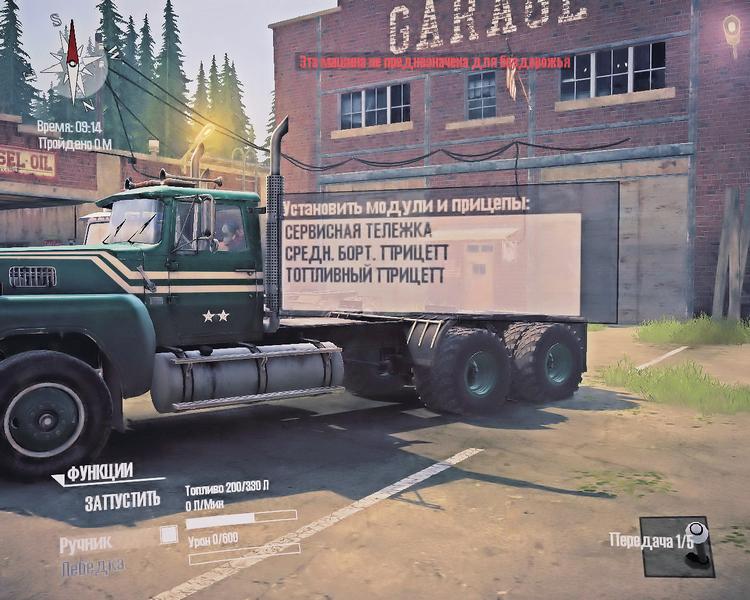Start the engine with Запустить
This screenshot has width=750, height=600.
click(122, 502)
